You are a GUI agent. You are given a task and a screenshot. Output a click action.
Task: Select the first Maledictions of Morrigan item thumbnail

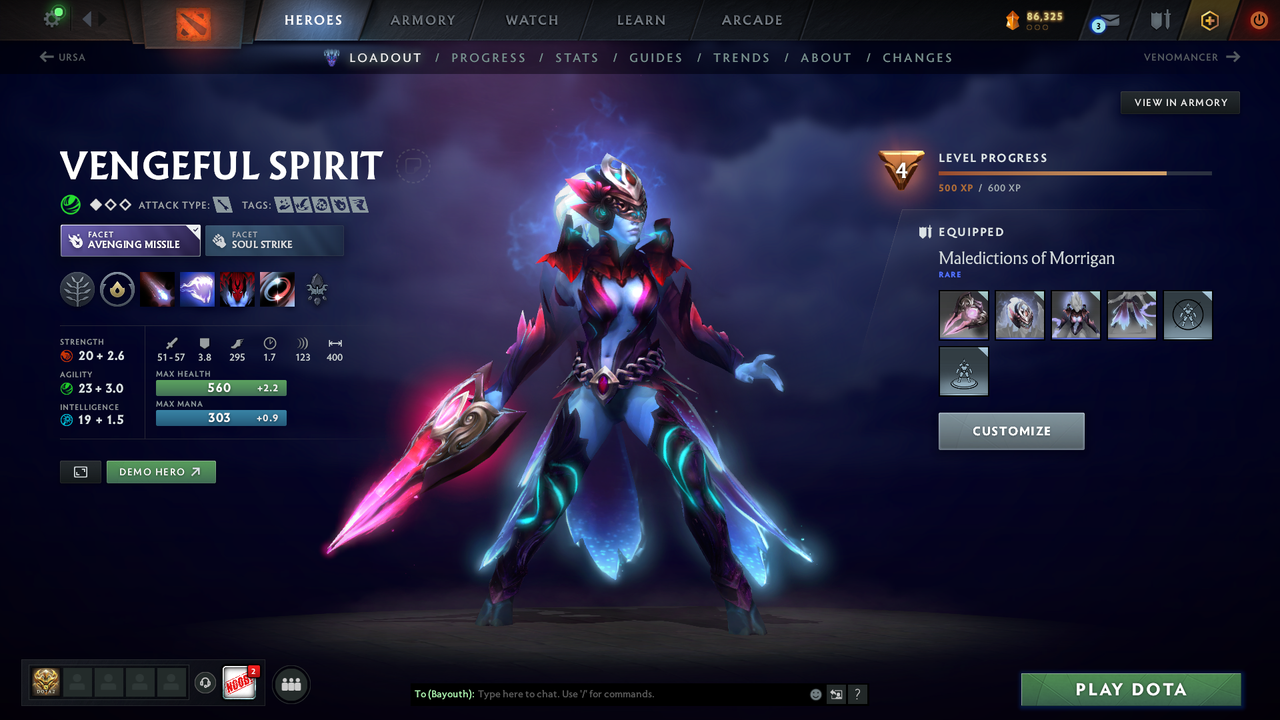[x=963, y=314]
